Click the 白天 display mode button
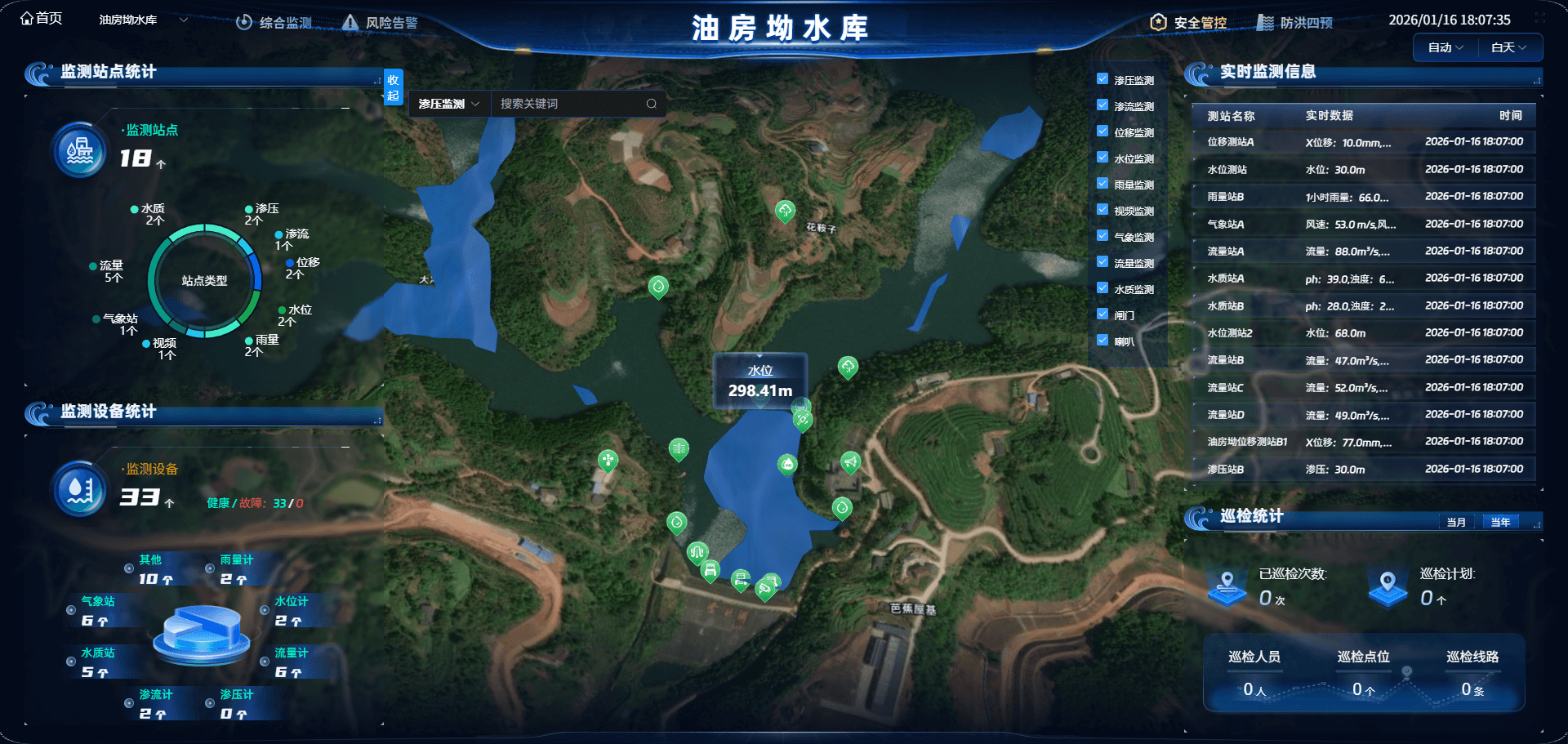The height and width of the screenshot is (744, 1568). (1509, 47)
